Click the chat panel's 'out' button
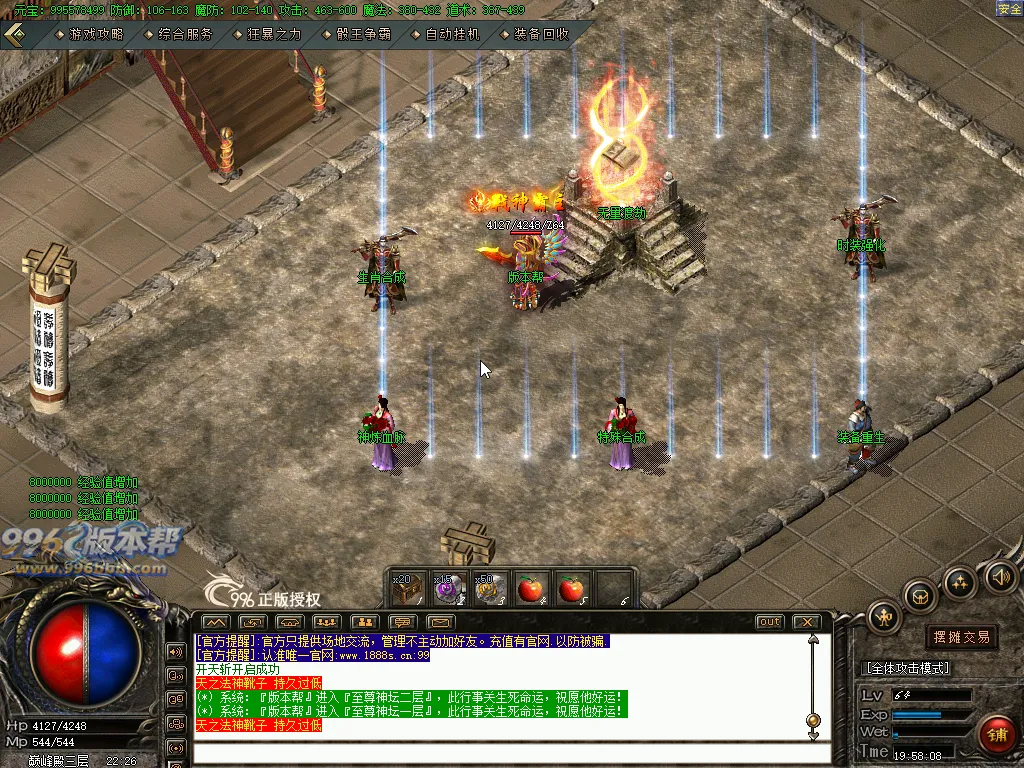 tap(769, 622)
